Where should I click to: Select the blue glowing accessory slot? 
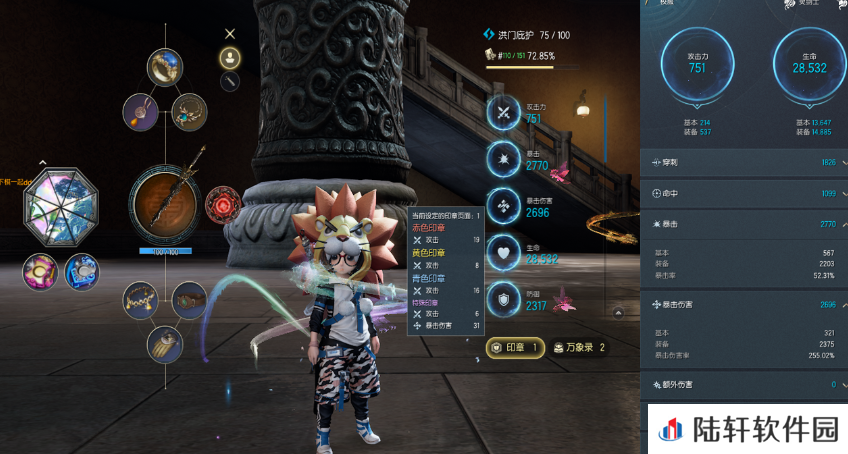click(82, 272)
